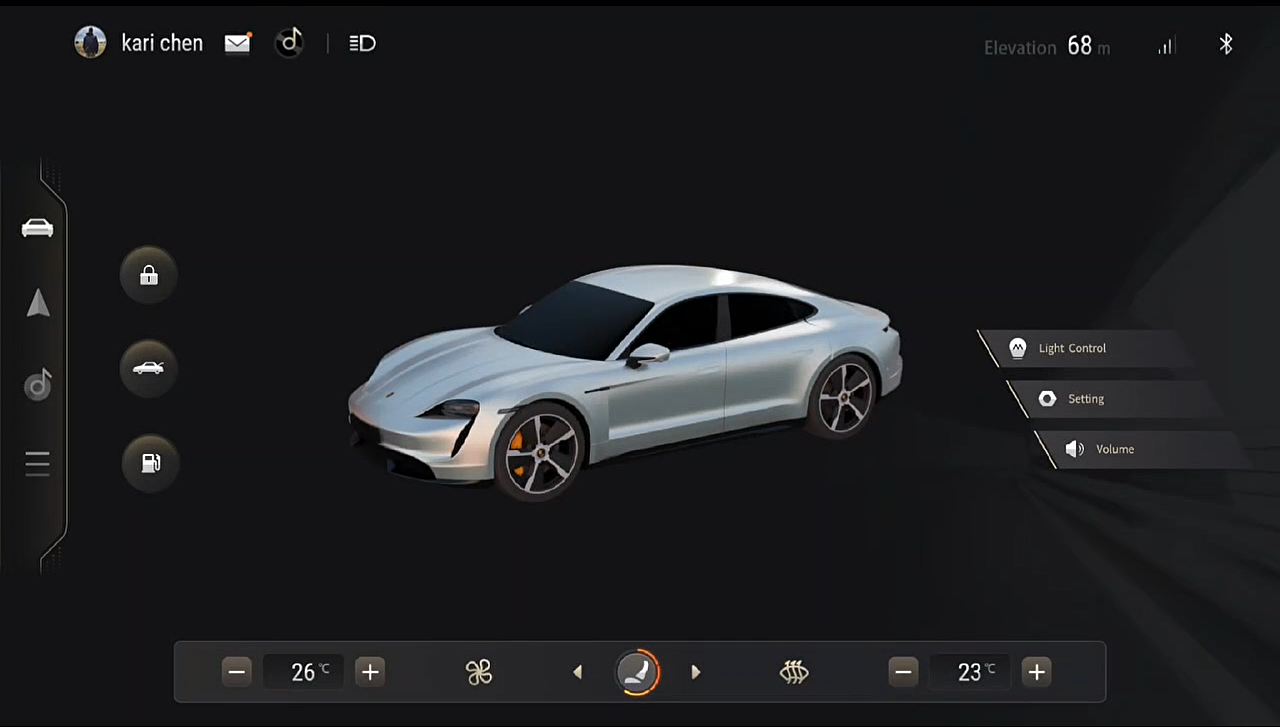Image resolution: width=1280 pixels, height=727 pixels.
Task: Select the next seat with right arrow
Action: 696,672
